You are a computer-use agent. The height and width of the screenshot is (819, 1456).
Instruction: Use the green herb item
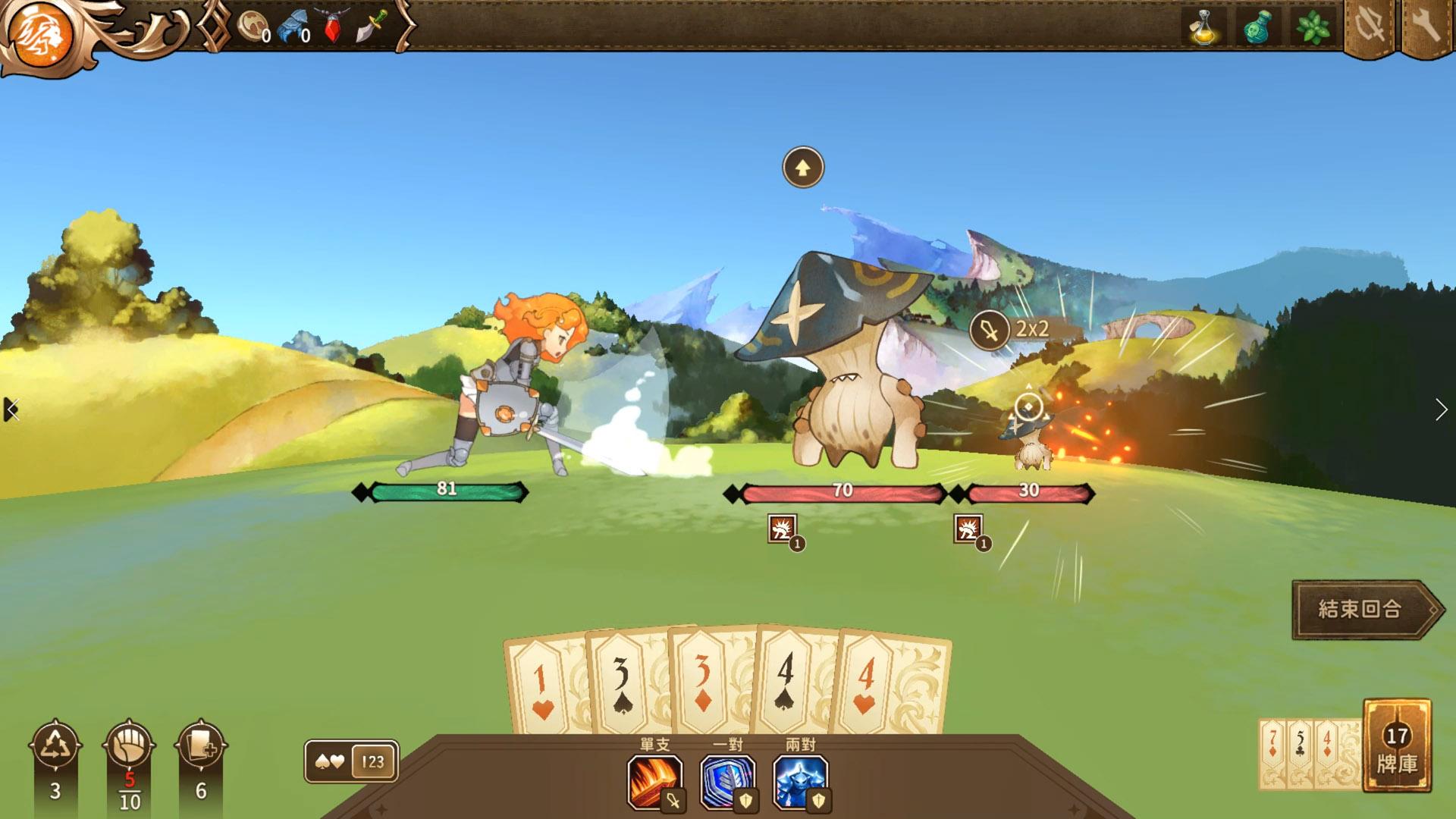1313,28
